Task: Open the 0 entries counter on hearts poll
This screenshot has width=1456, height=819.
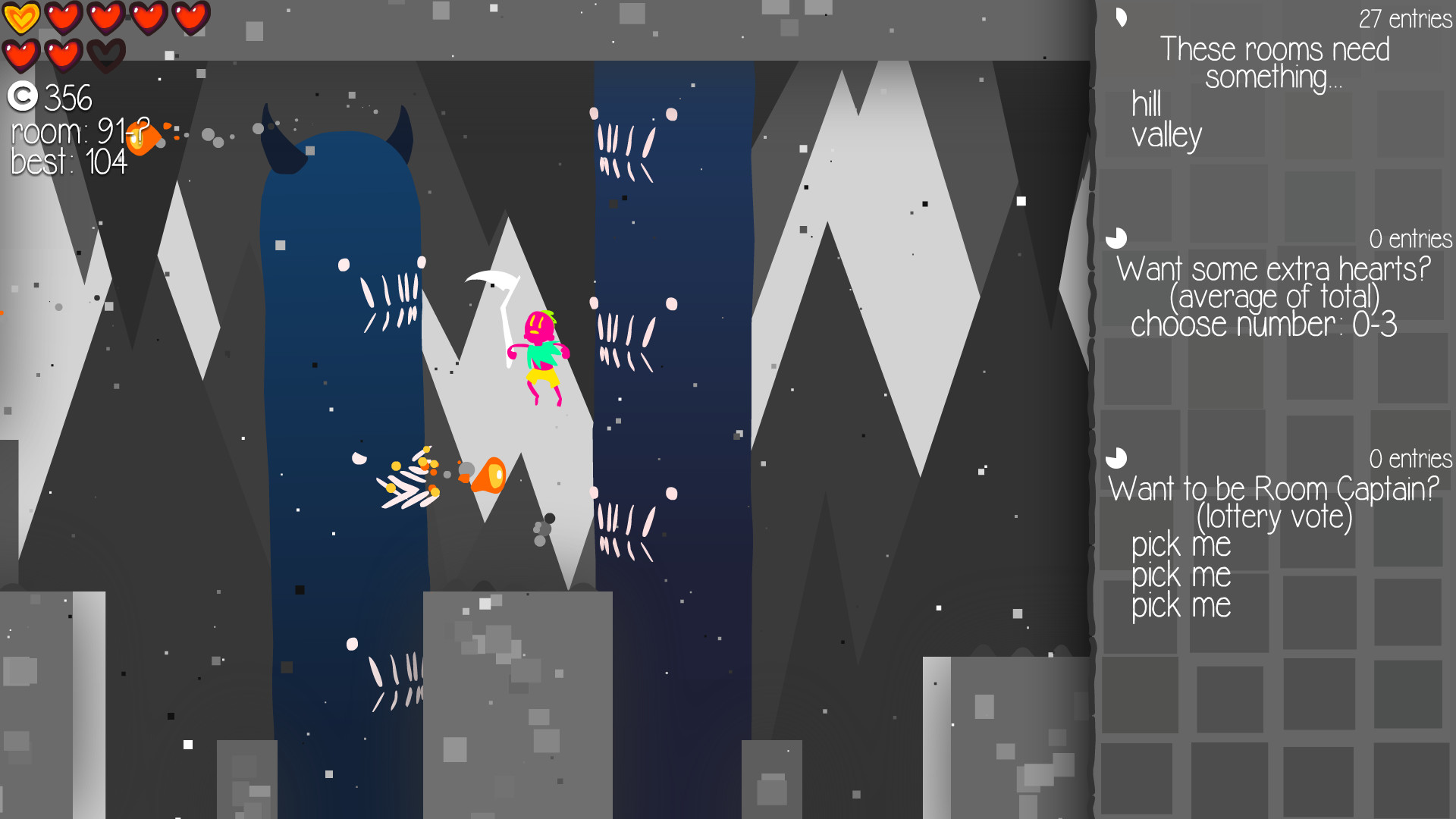Action: 1411,240
